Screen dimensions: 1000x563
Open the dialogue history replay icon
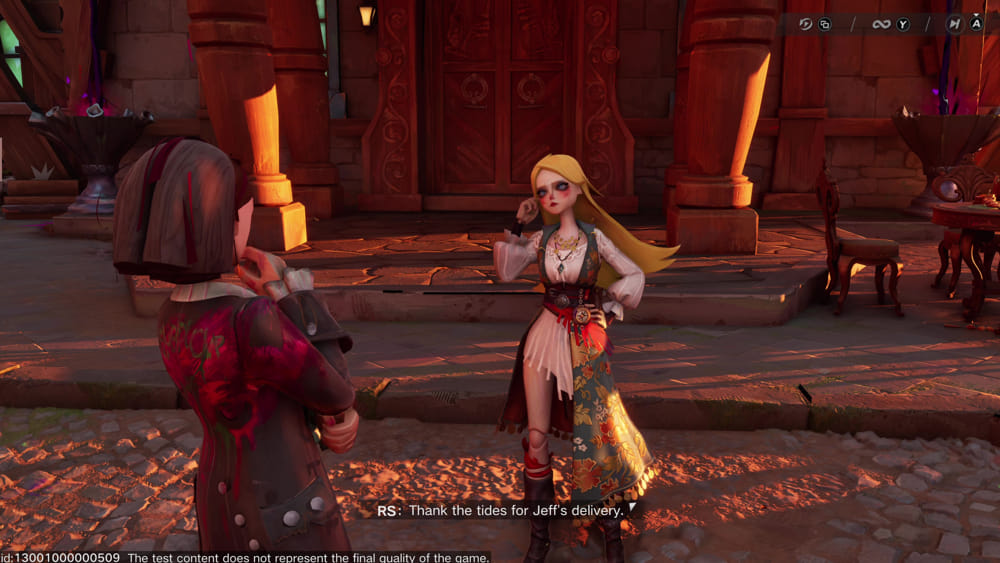point(806,24)
